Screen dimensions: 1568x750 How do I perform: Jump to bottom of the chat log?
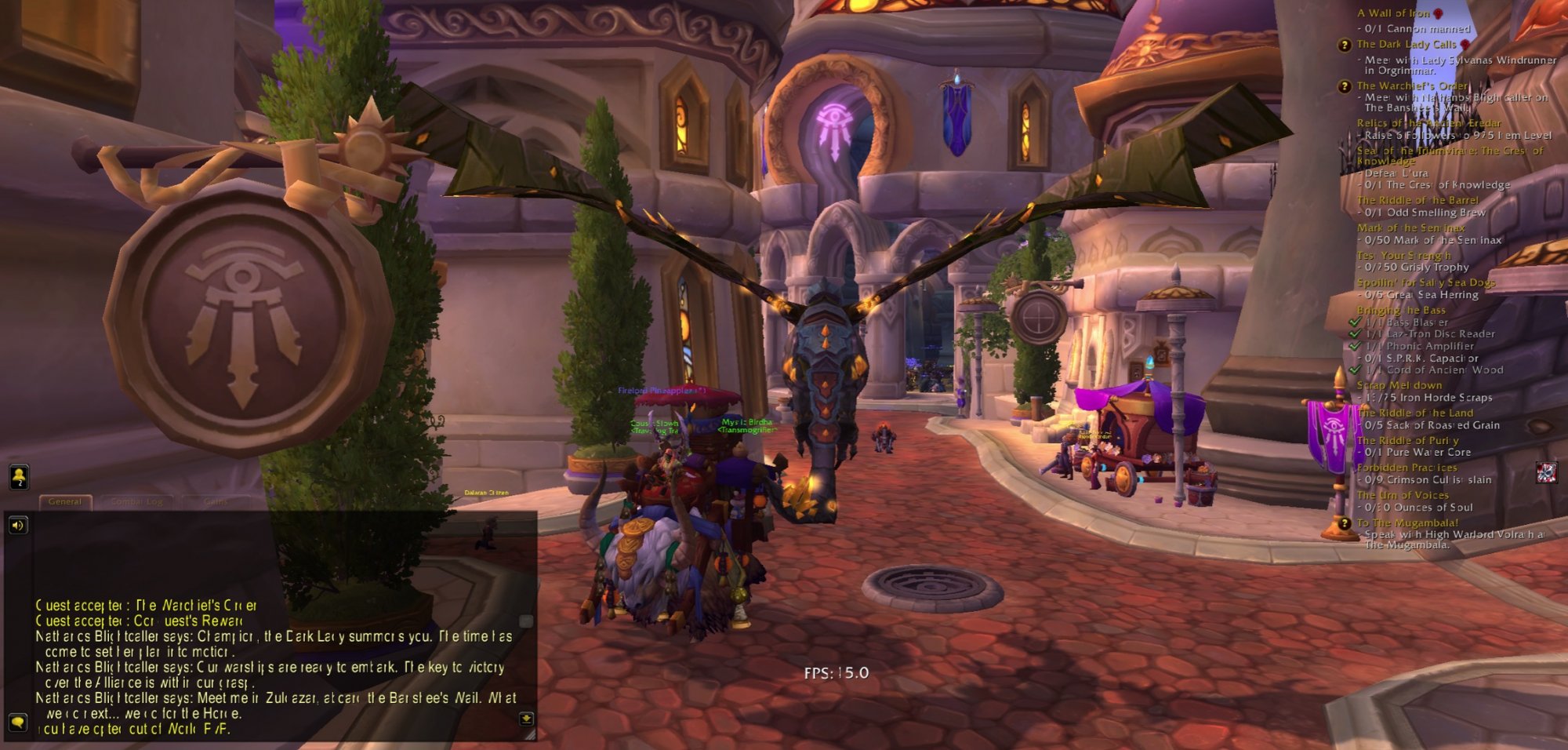[x=526, y=718]
